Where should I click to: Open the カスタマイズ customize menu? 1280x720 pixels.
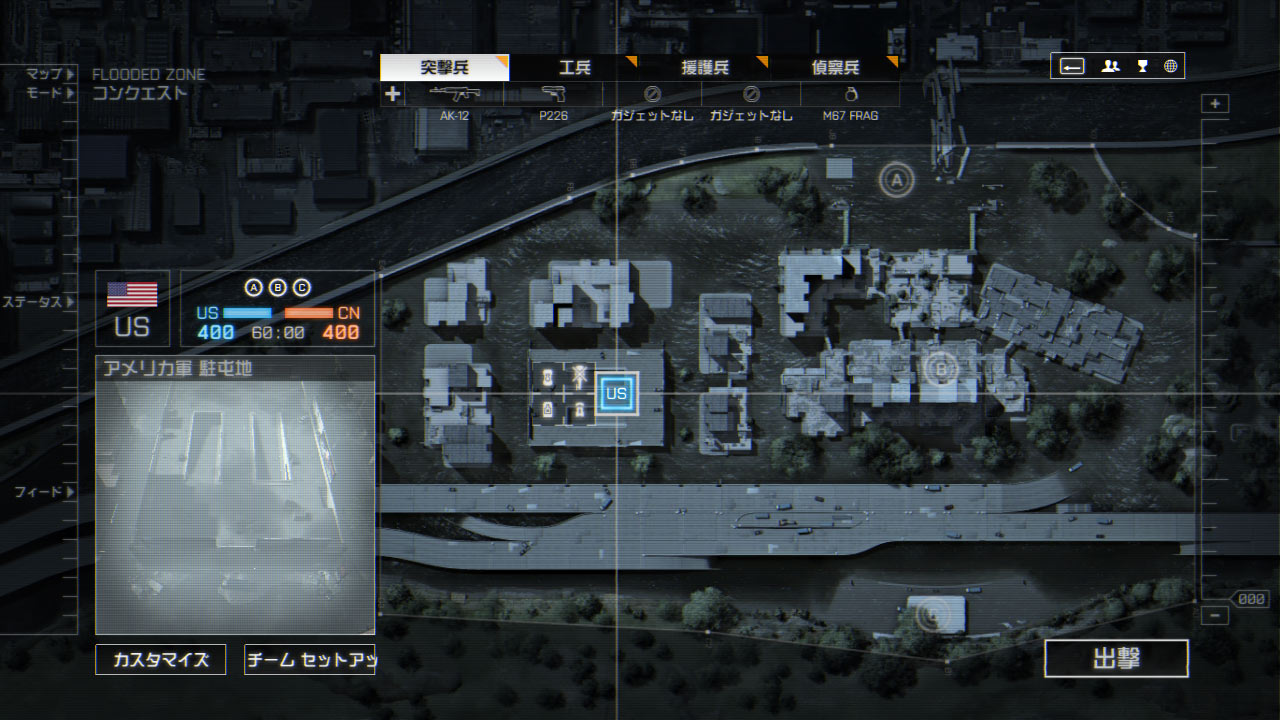pyautogui.click(x=160, y=660)
